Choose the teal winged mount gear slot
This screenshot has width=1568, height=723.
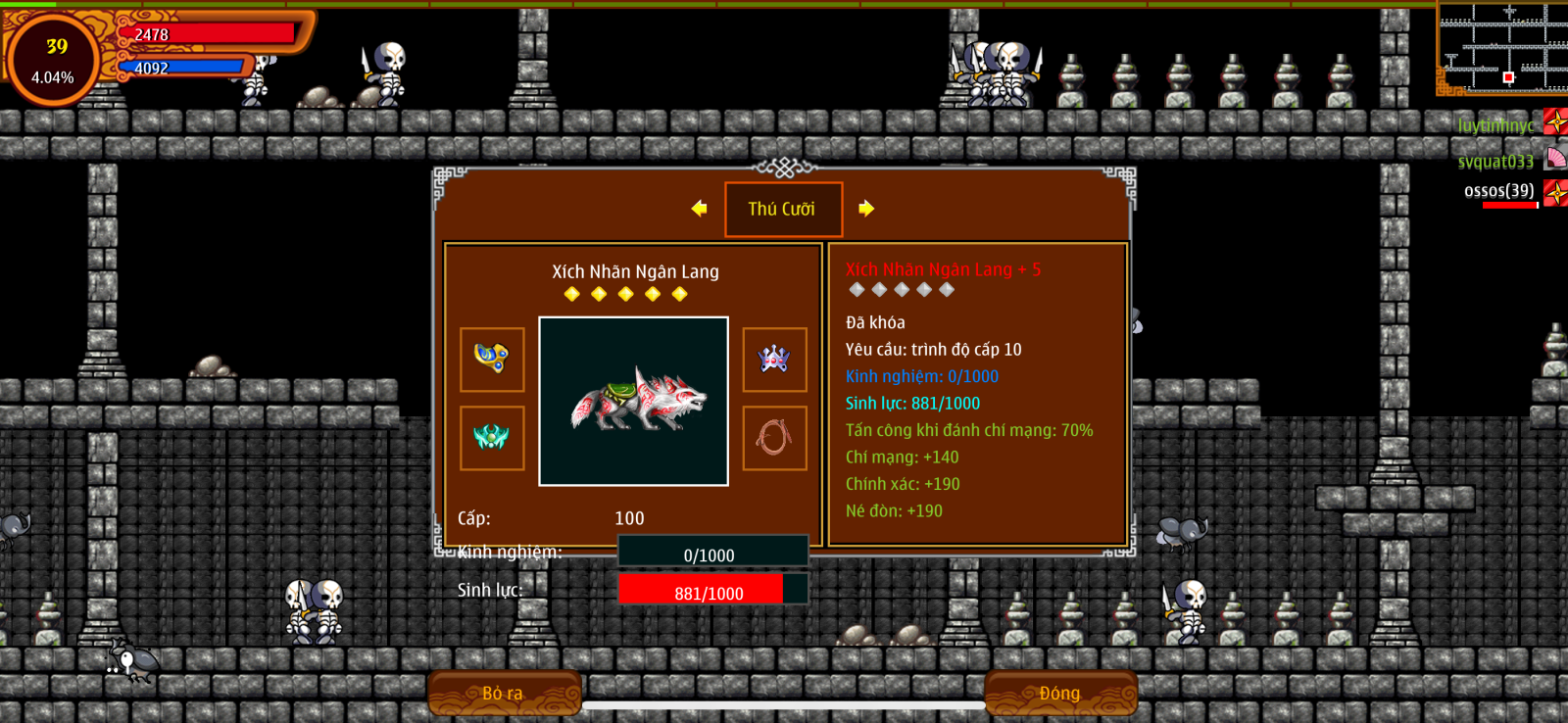point(492,438)
